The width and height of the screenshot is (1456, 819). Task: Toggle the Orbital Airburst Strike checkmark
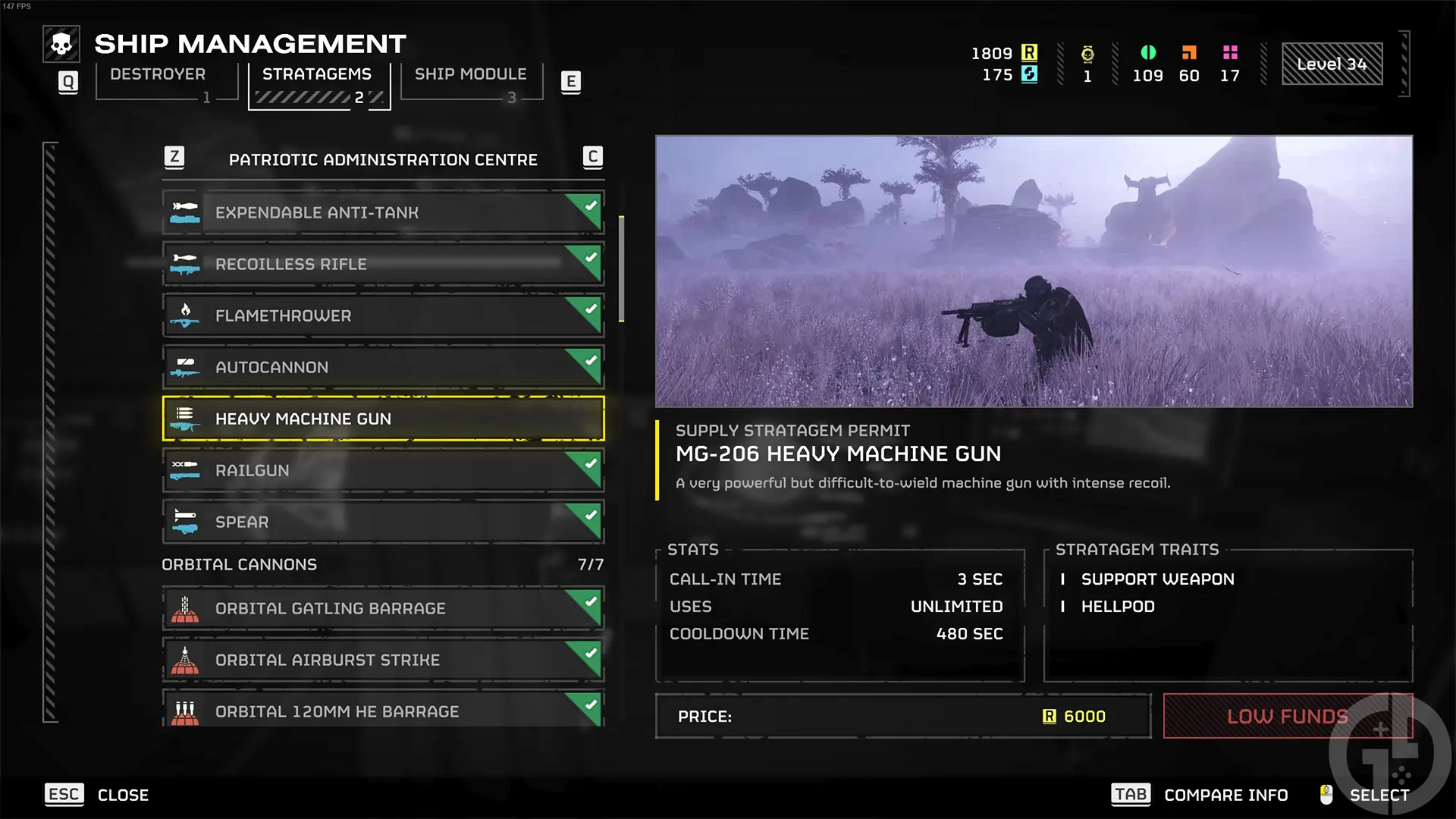coord(590,651)
